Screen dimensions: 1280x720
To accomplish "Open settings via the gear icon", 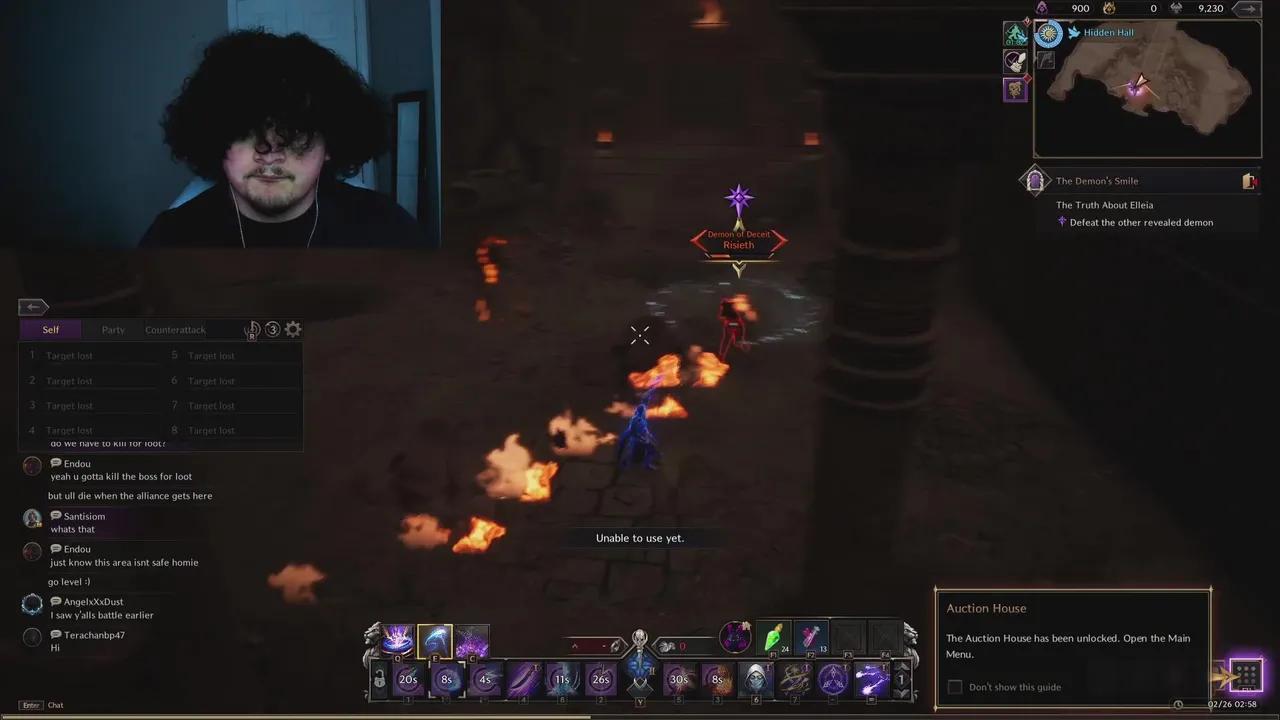I will pos(292,329).
